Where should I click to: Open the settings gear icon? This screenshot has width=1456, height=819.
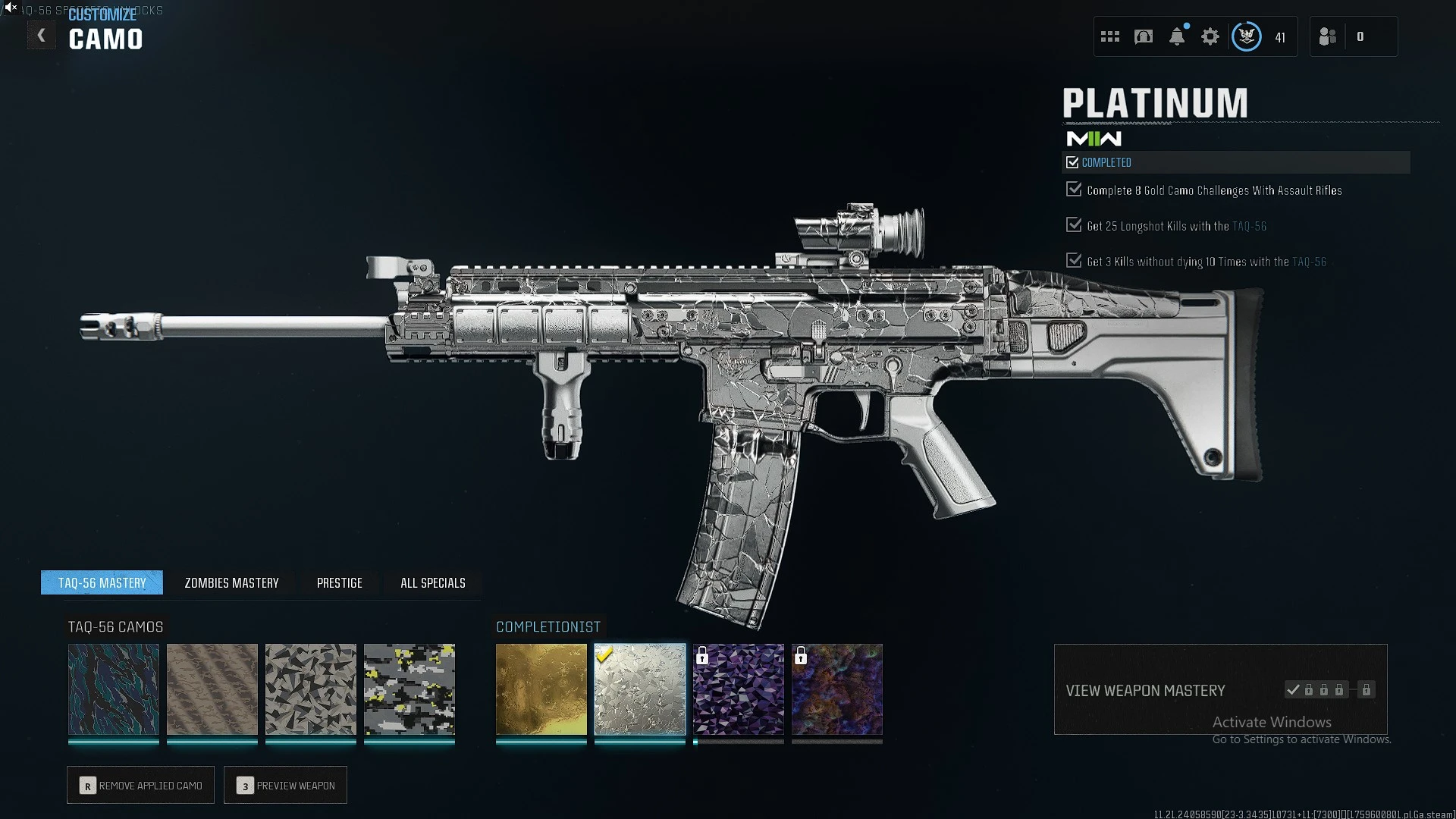[1210, 36]
